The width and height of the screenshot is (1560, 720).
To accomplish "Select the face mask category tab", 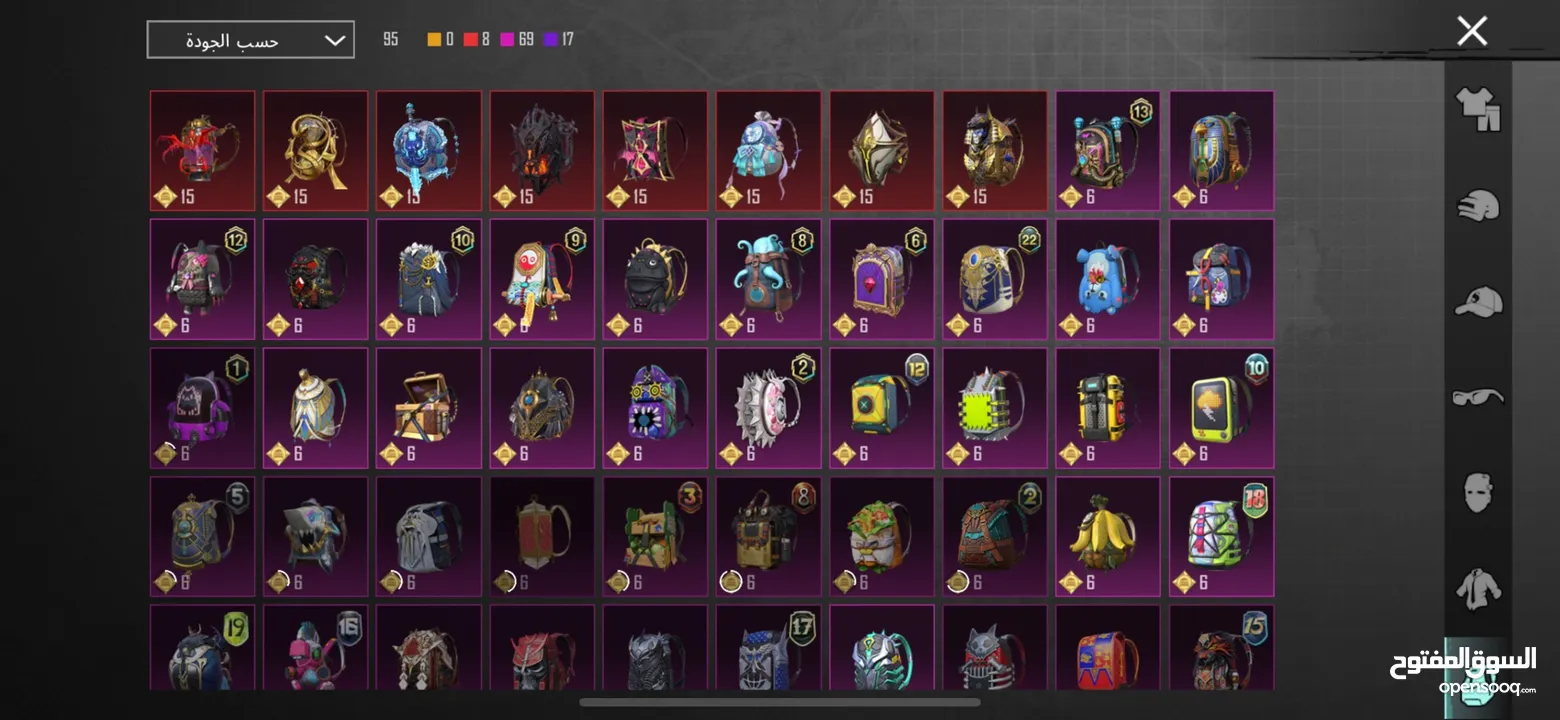I will tap(1478, 492).
